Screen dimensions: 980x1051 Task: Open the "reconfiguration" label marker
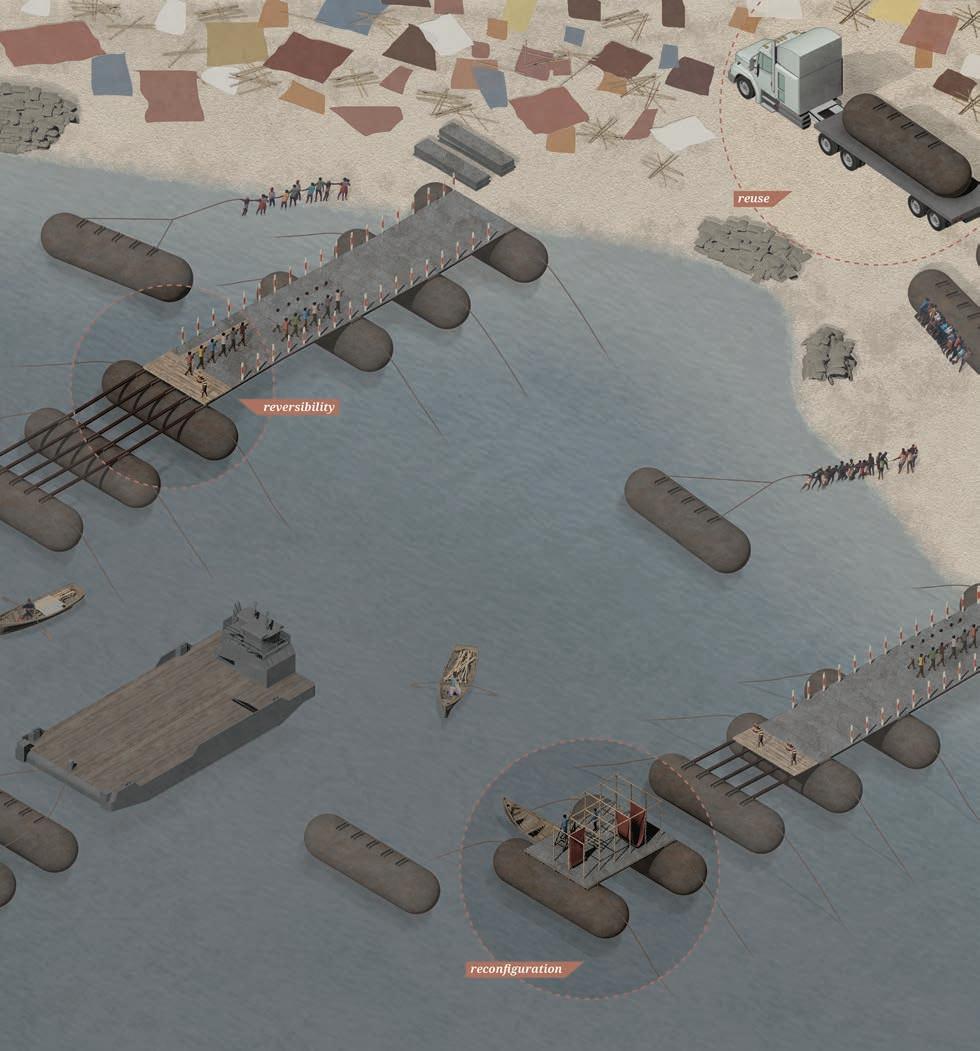[521, 969]
